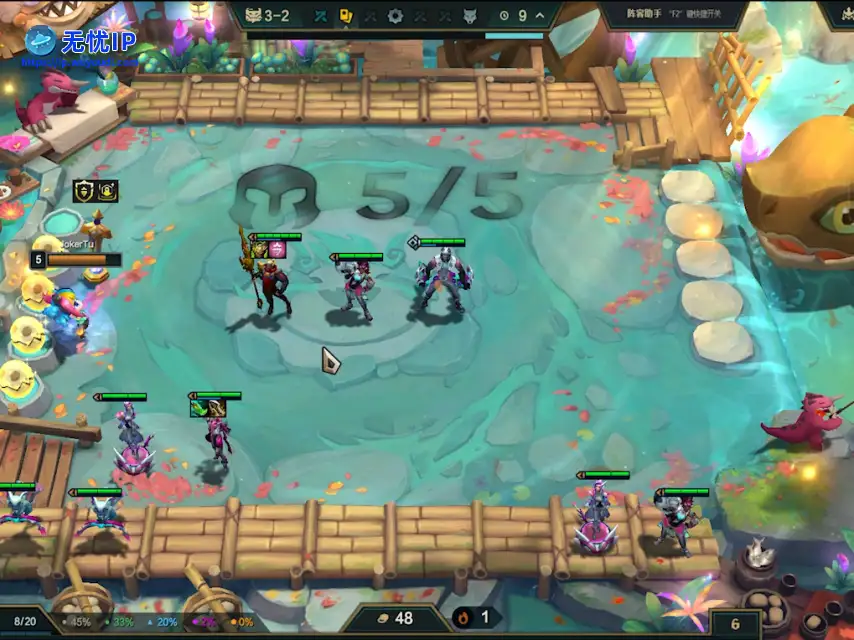The width and height of the screenshot is (854, 640).
Task: Inspect the augment icon beside the shield
Action: pyautogui.click(x=107, y=190)
